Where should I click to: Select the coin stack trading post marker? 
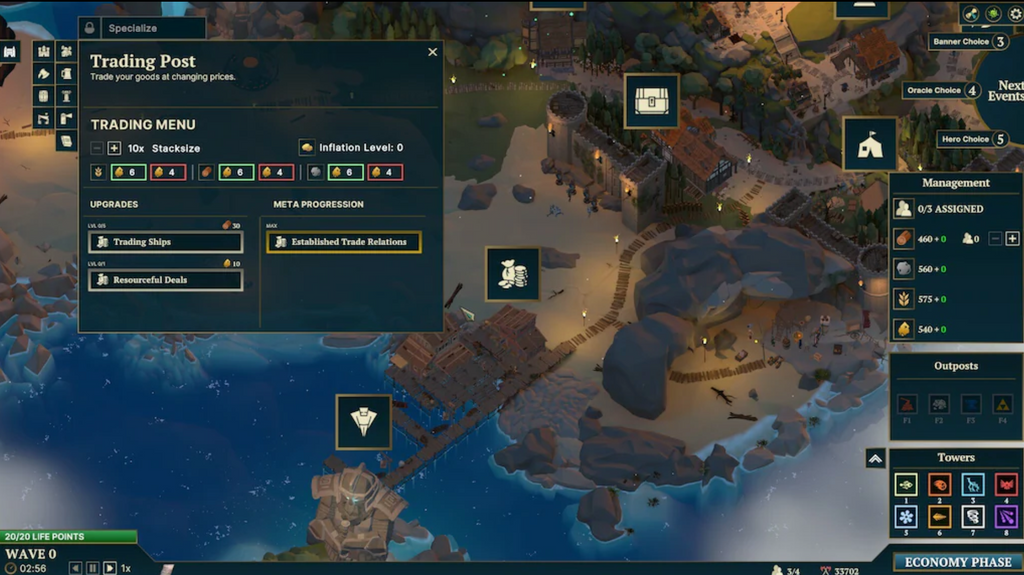(513, 274)
